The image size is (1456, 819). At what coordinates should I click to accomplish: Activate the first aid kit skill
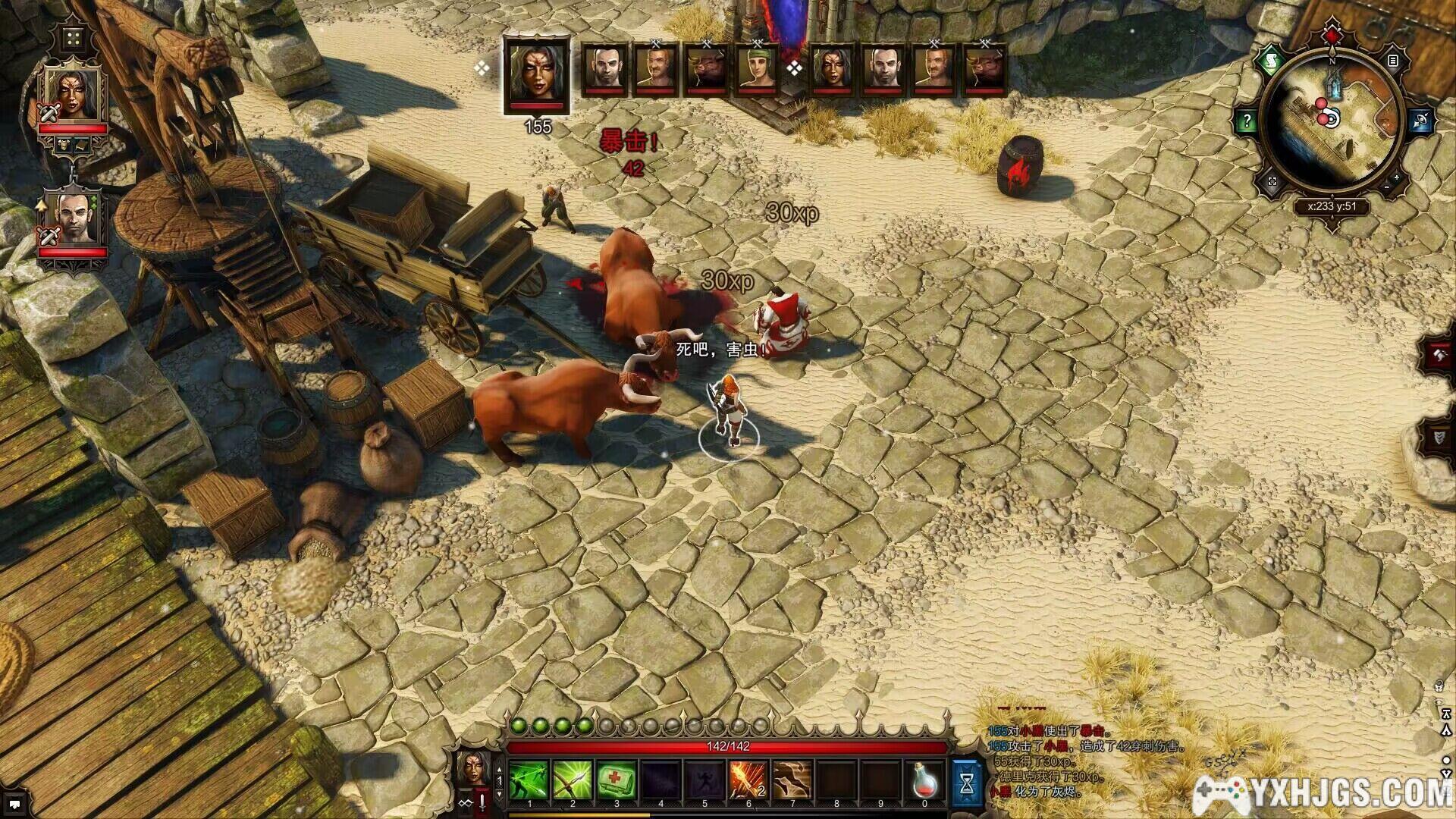point(617,780)
